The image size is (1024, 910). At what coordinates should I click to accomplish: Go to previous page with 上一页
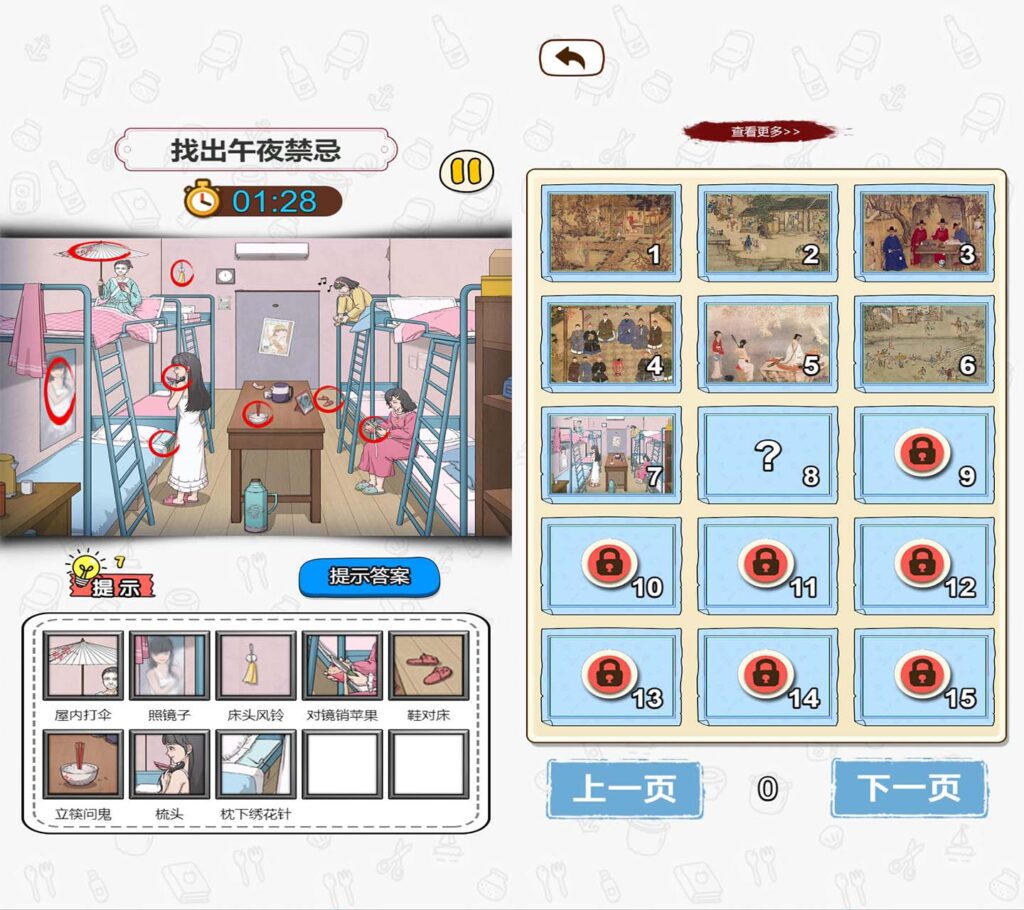pos(624,788)
